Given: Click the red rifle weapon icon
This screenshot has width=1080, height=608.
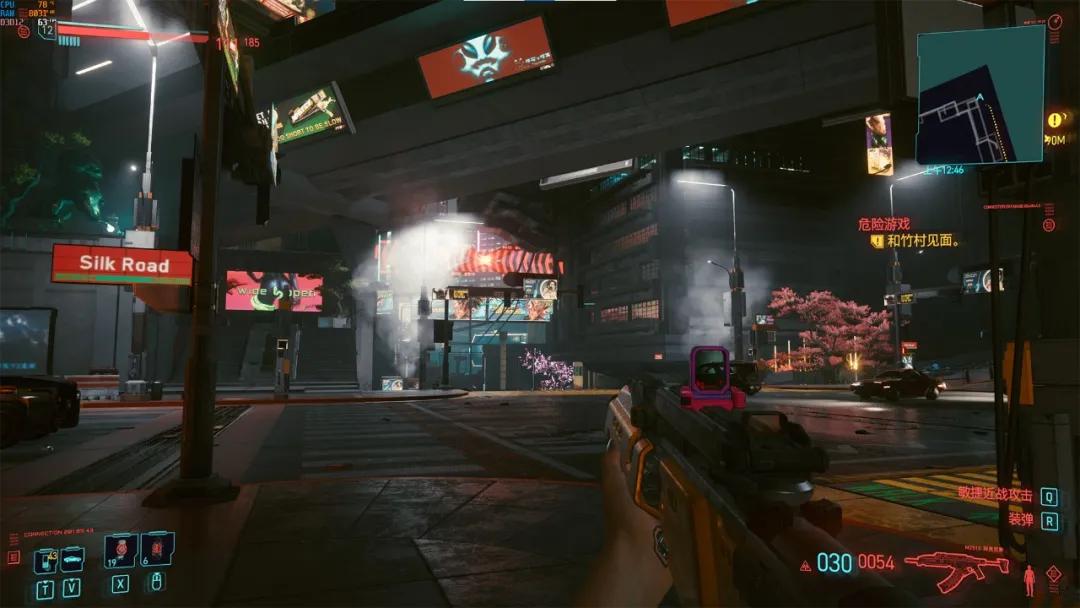Looking at the screenshot, I should [x=956, y=569].
